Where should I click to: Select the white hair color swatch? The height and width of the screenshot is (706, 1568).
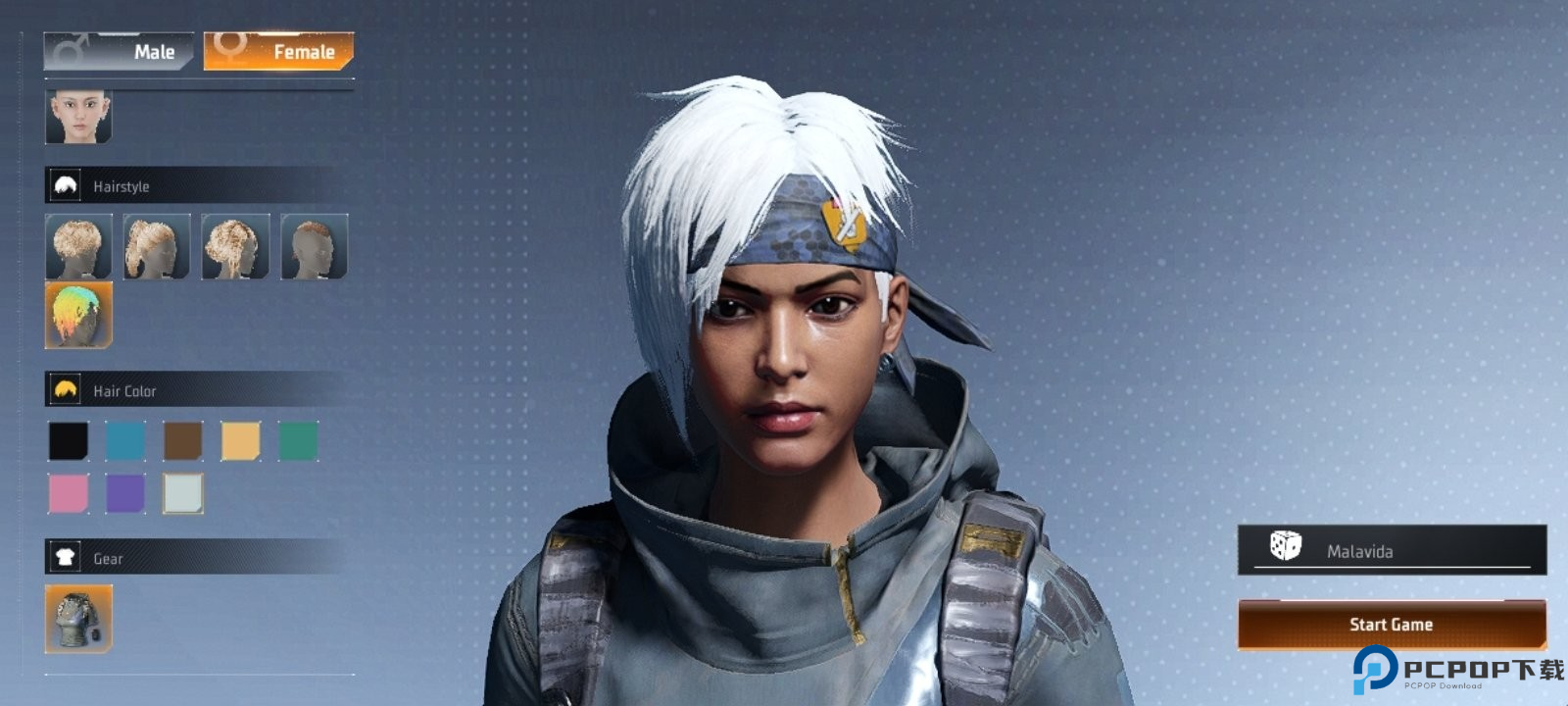[x=183, y=493]
